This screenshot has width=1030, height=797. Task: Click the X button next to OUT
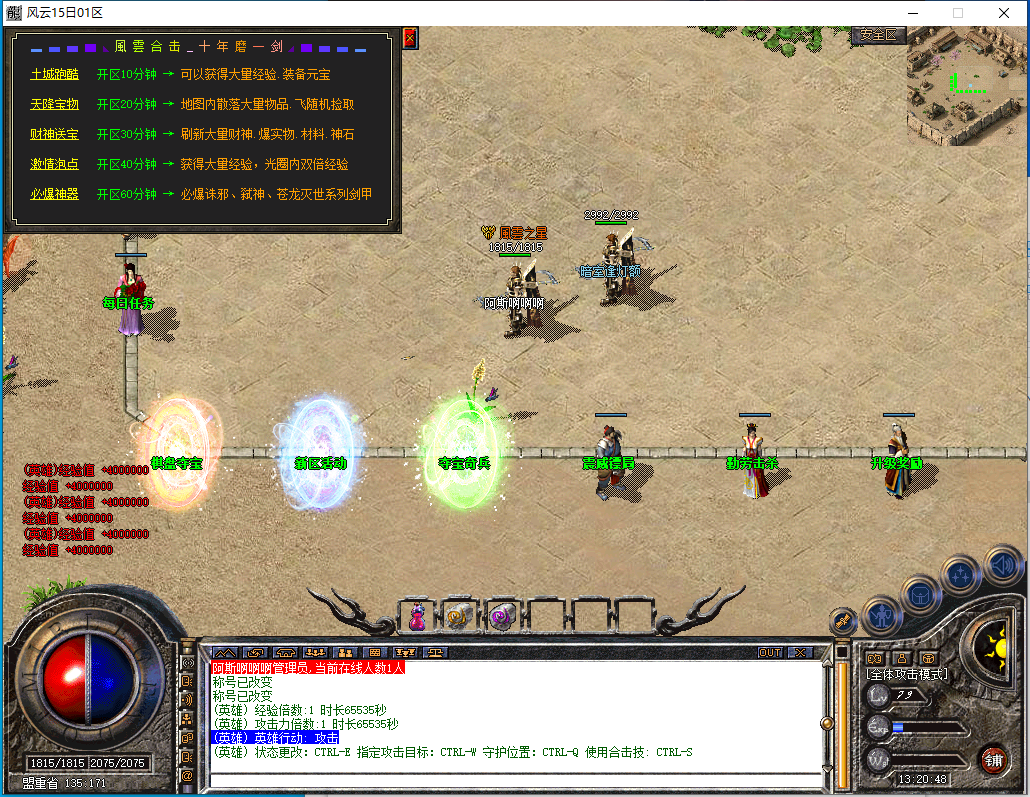(799, 653)
